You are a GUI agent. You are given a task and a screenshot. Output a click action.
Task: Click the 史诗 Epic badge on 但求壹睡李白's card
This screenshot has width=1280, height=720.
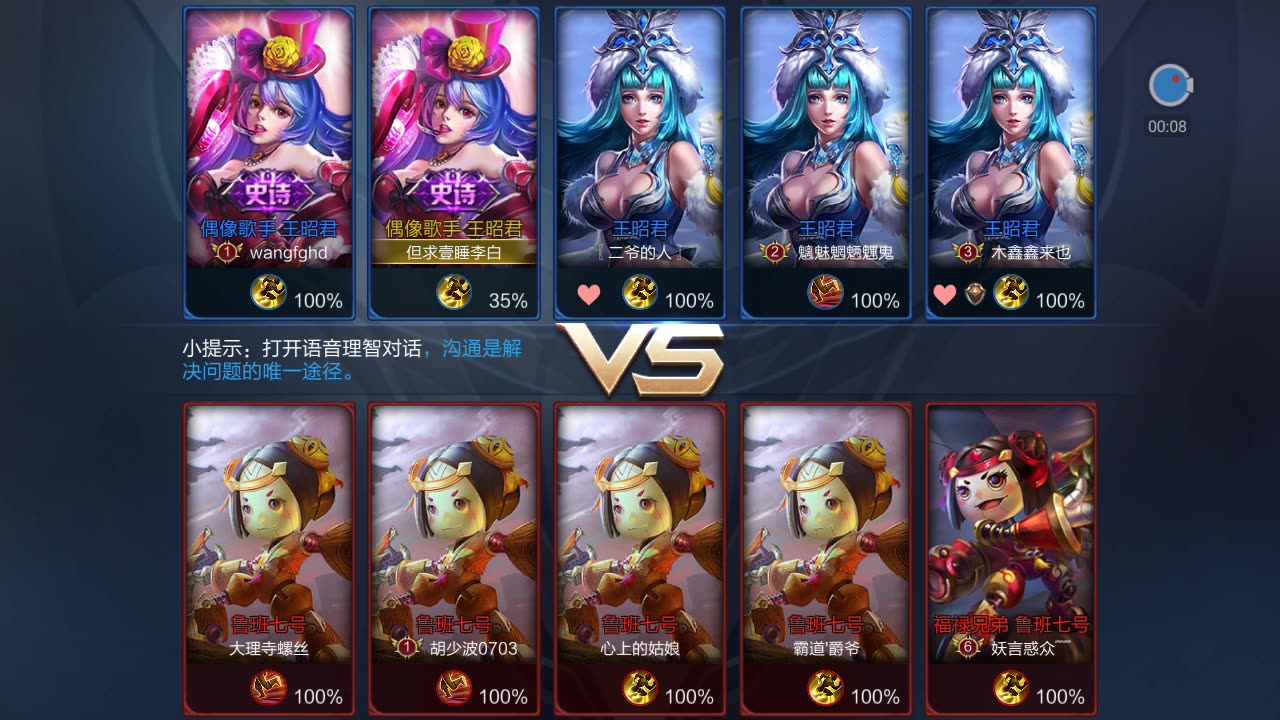pyautogui.click(x=452, y=192)
